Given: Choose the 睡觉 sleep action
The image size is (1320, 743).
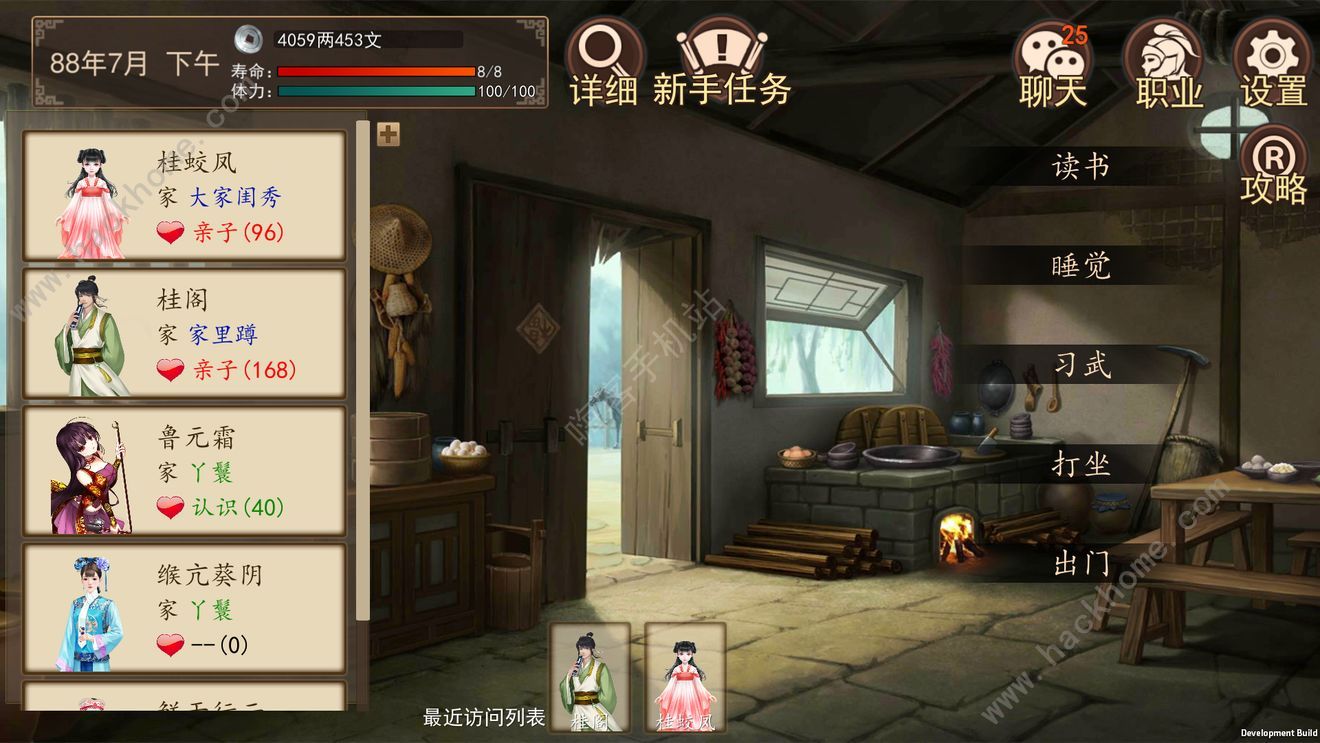Looking at the screenshot, I should (1081, 266).
